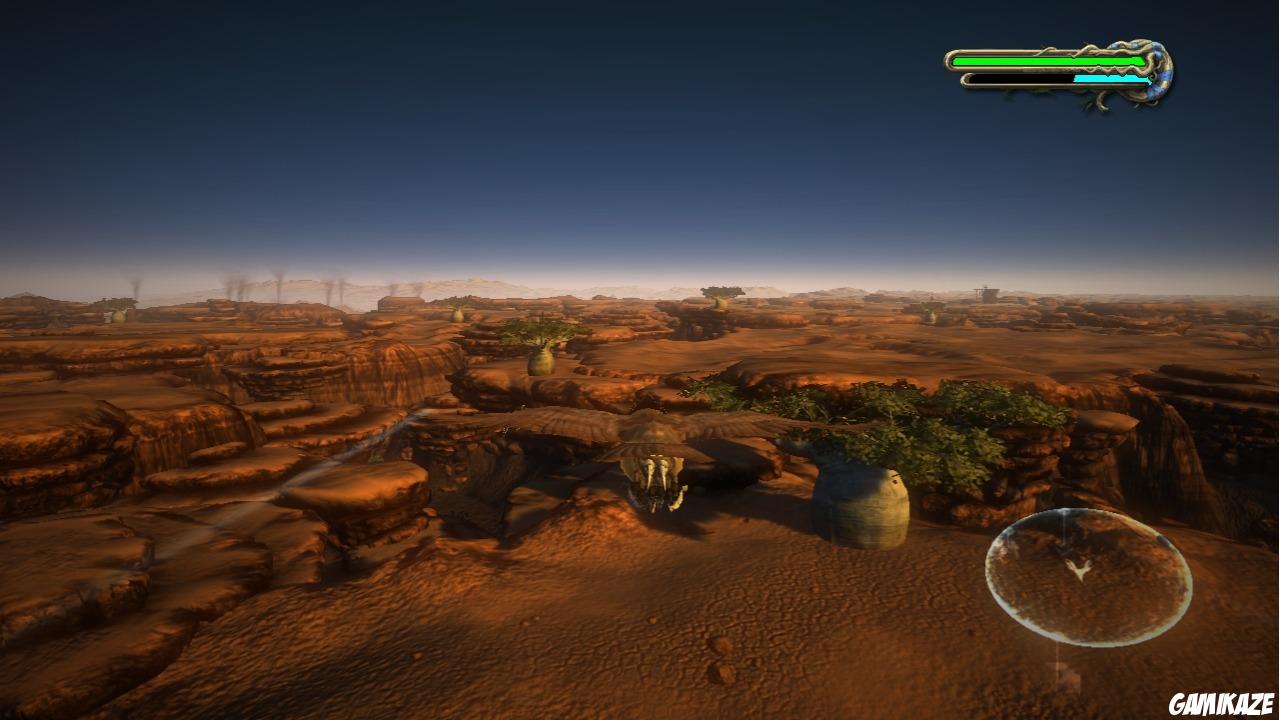Click the bird's tusked head
The width and height of the screenshot is (1280, 720).
[x=660, y=480]
